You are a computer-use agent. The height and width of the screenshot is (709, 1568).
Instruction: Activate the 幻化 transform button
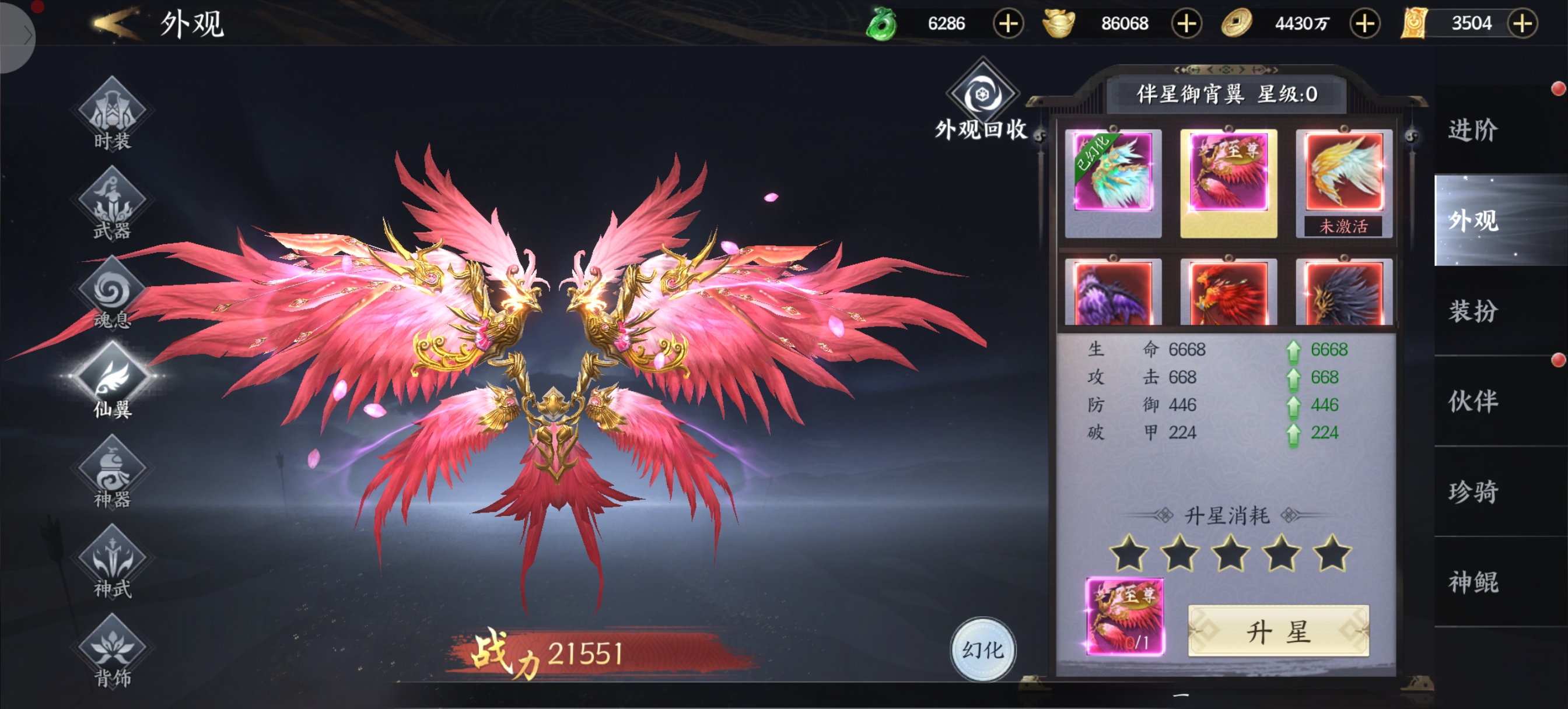point(982,650)
